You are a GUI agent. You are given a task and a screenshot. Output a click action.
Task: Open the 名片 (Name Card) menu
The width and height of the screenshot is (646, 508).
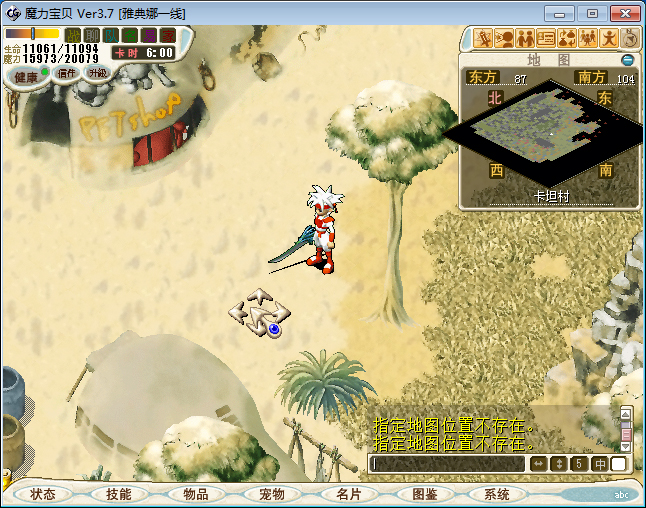click(348, 494)
